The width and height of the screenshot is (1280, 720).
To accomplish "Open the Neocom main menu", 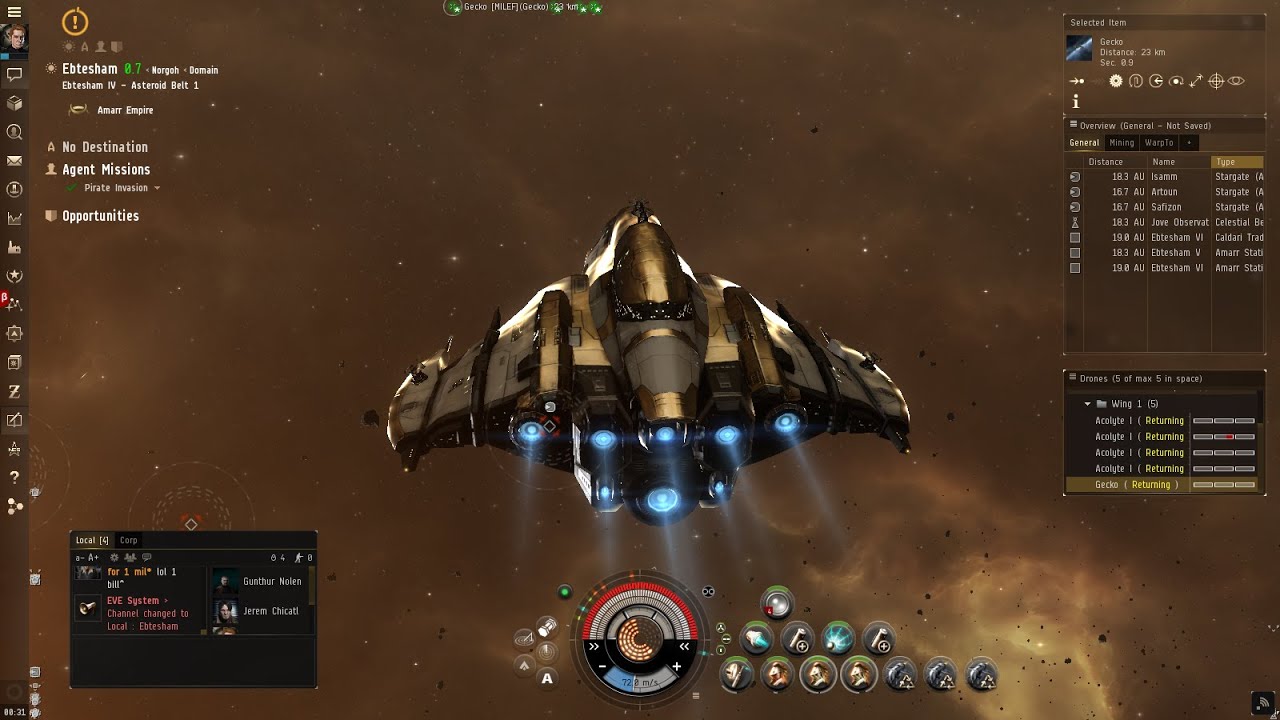I will [x=14, y=12].
